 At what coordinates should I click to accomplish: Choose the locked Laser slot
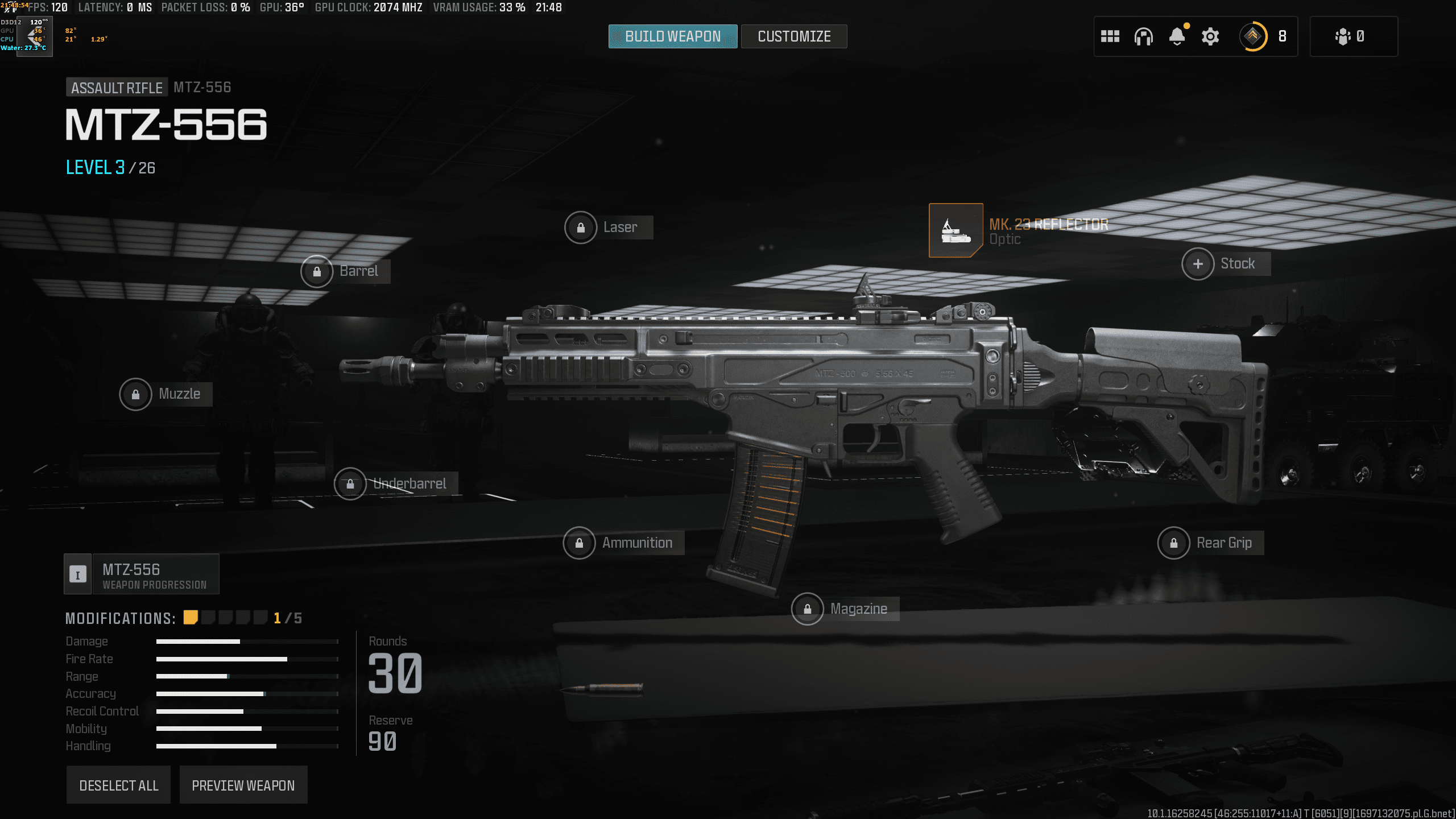581,227
